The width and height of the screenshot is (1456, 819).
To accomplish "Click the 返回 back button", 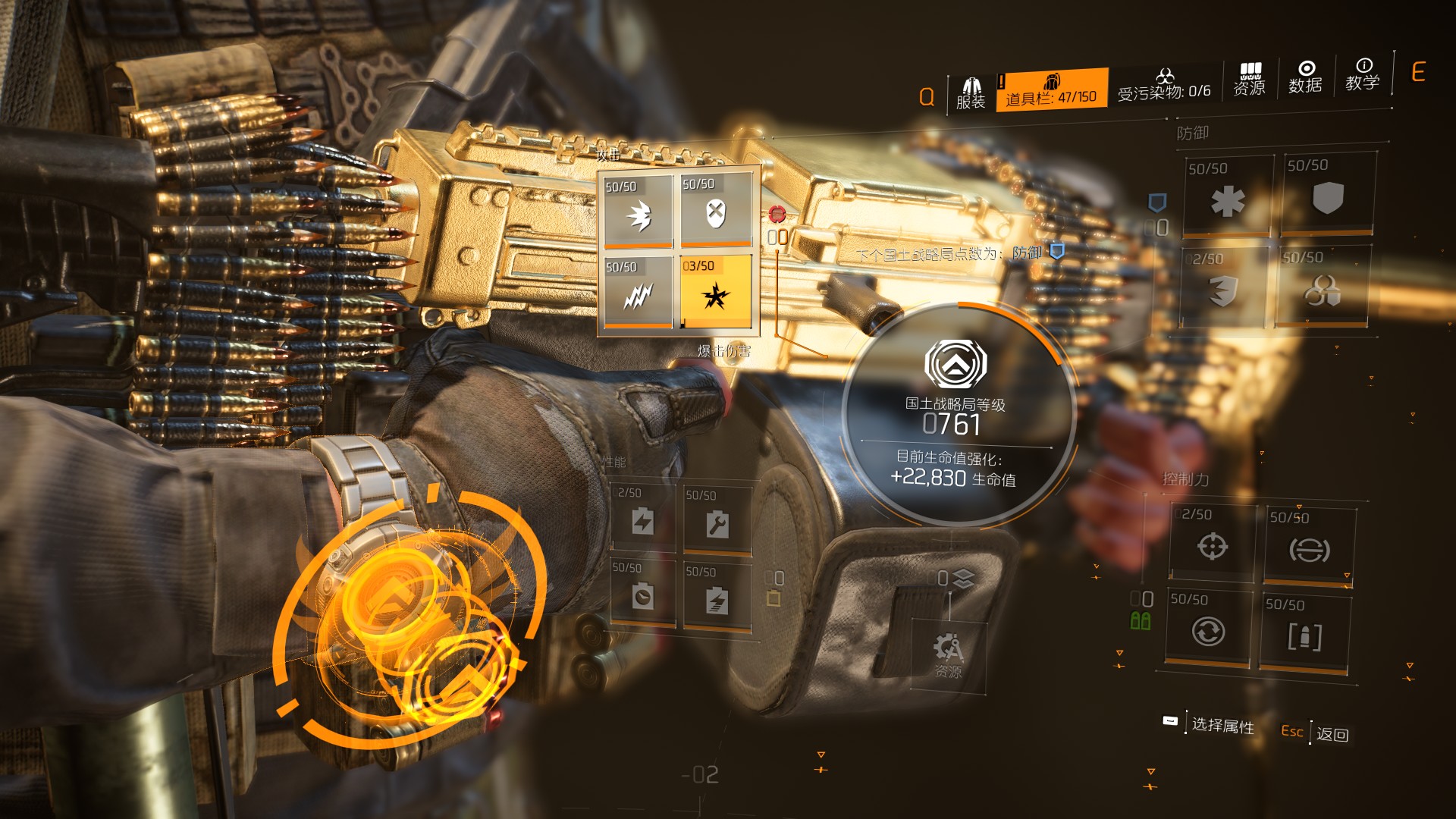I will tap(1332, 734).
